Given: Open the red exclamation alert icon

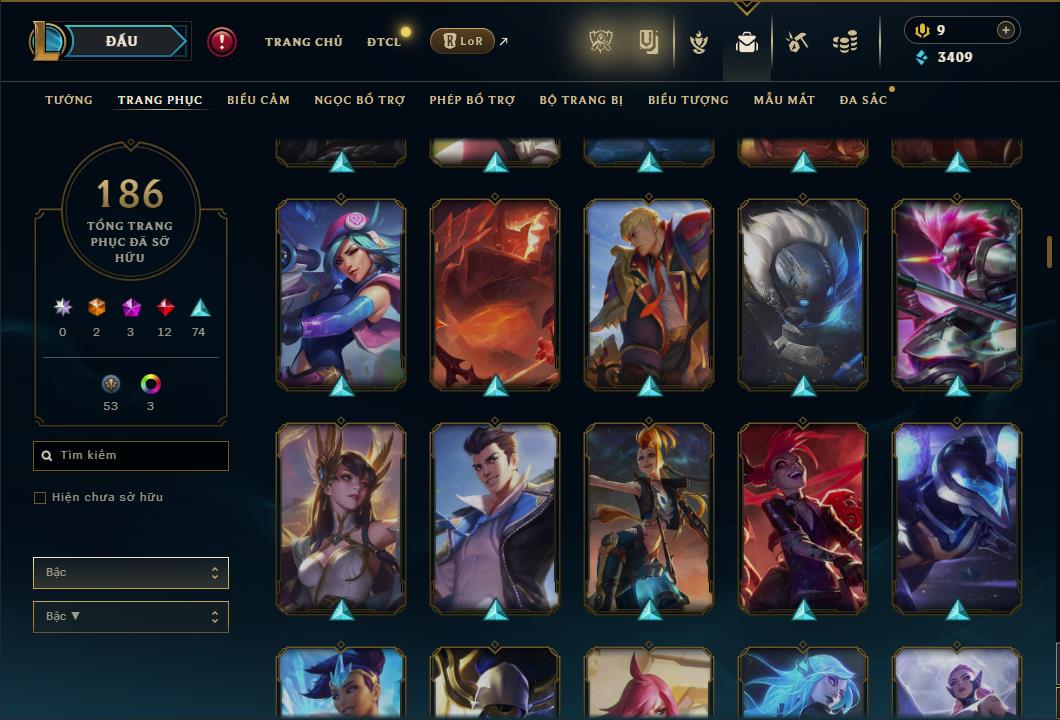Looking at the screenshot, I should point(222,41).
